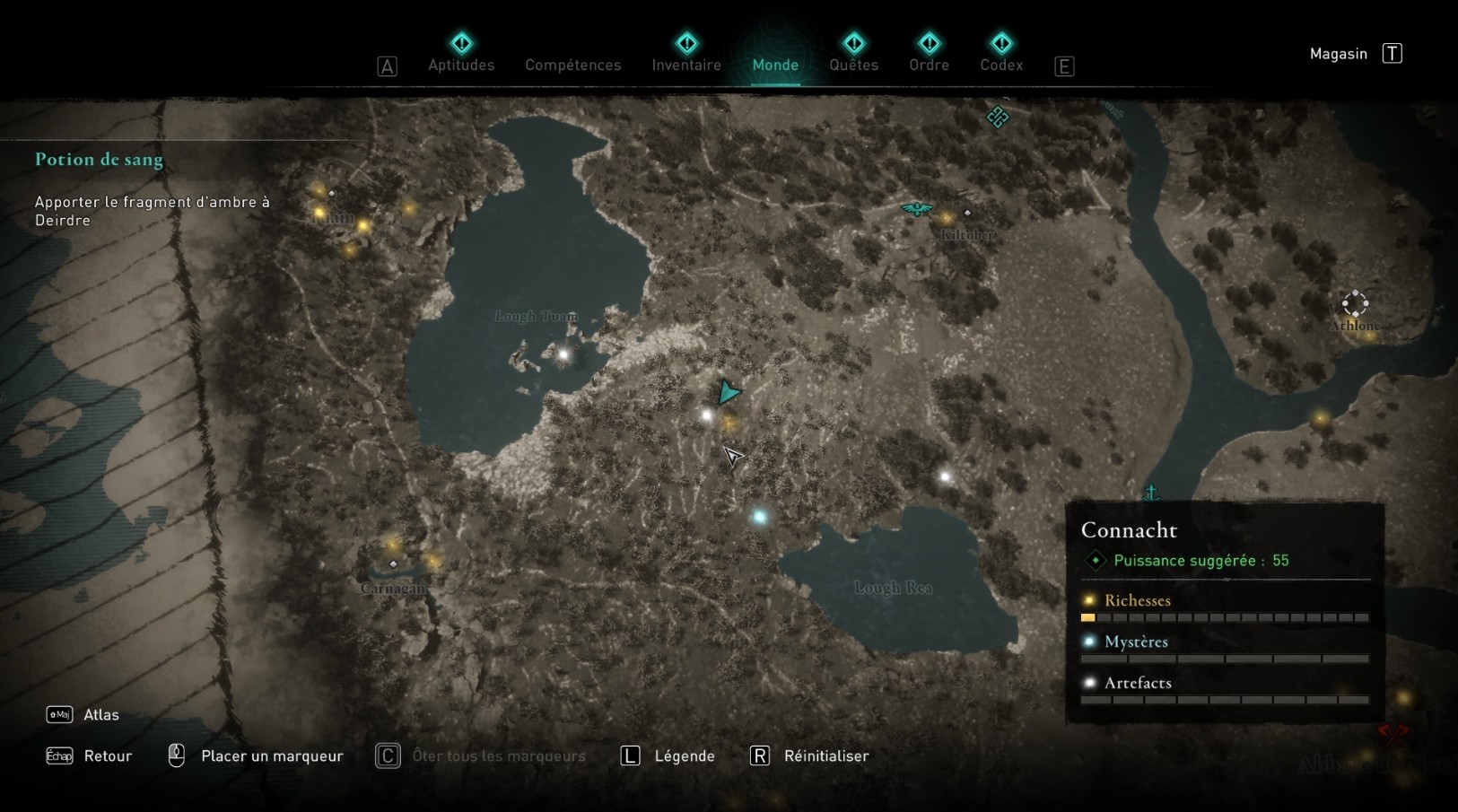Switch to the Inventaire tab
This screenshot has width=1458, height=812.
point(685,65)
